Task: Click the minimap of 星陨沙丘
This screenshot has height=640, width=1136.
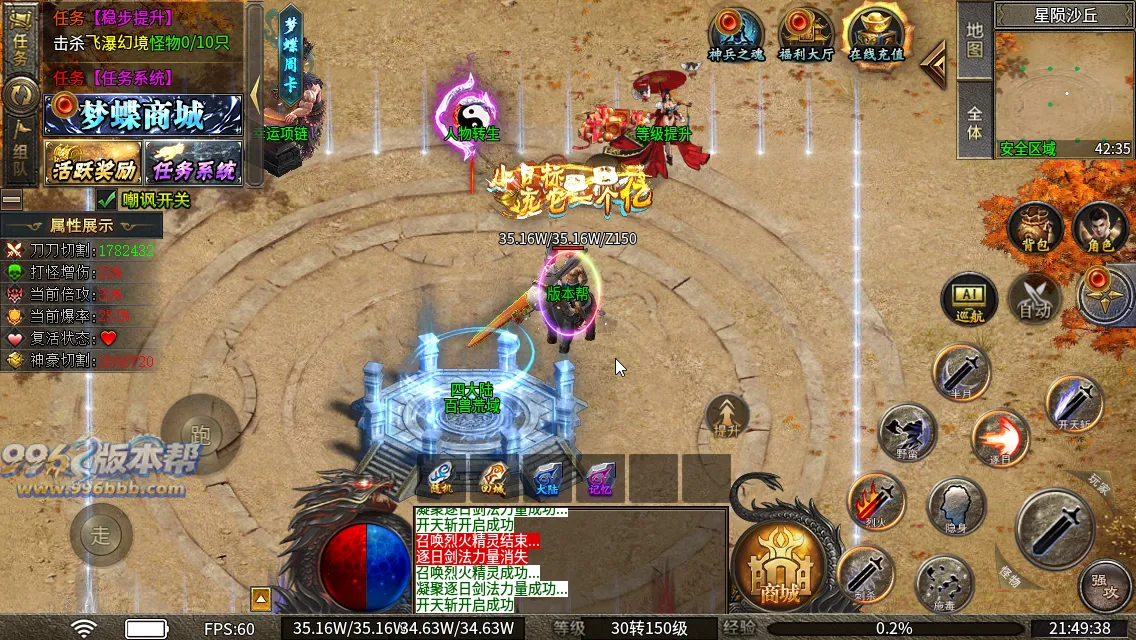Action: click(x=1063, y=88)
